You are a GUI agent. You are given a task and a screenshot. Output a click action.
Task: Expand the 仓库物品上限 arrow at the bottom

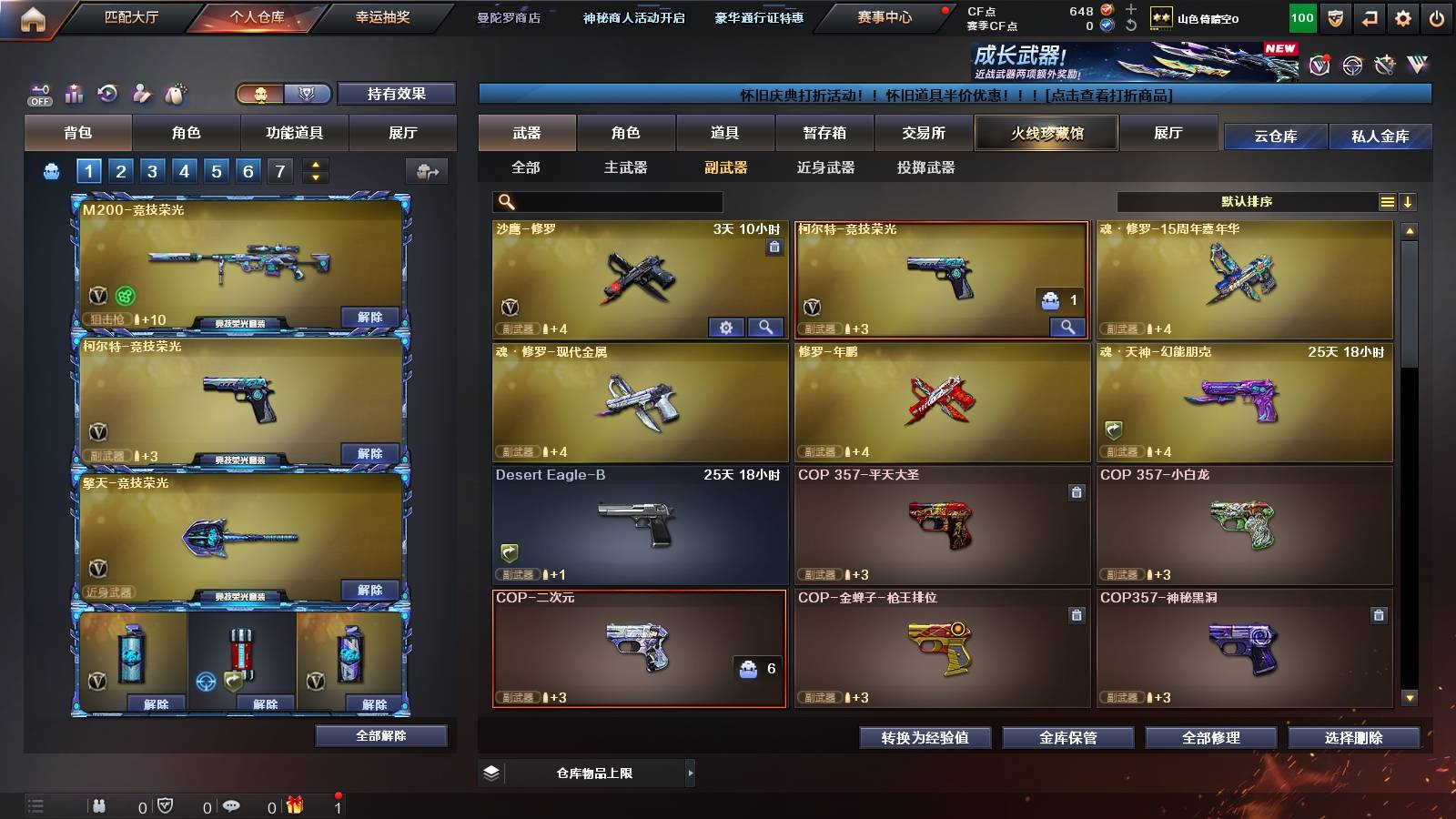point(690,773)
